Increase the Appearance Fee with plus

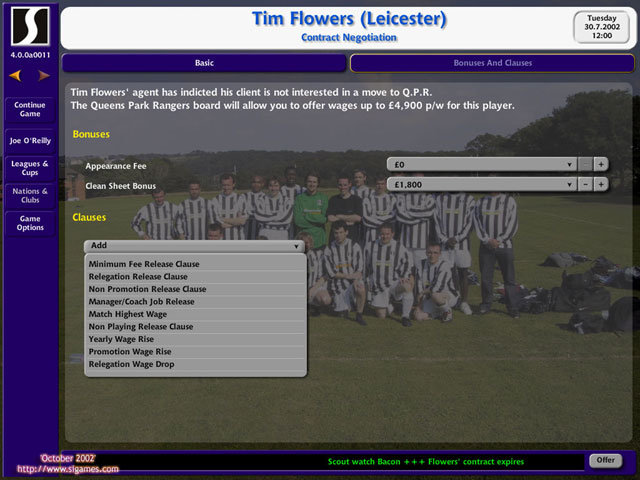pyautogui.click(x=601, y=164)
